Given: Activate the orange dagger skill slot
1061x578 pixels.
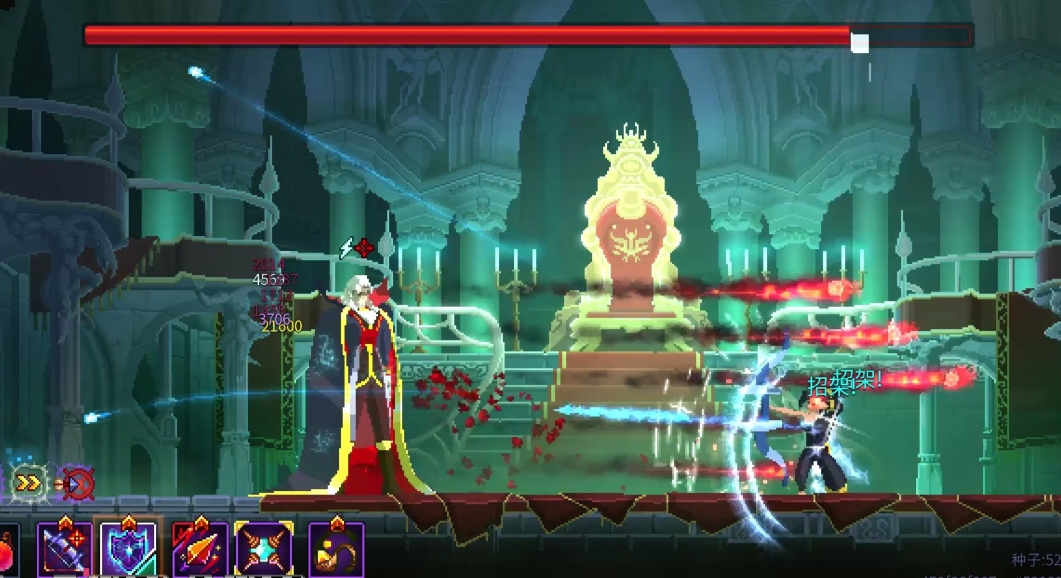Looking at the screenshot, I should pos(199,549).
